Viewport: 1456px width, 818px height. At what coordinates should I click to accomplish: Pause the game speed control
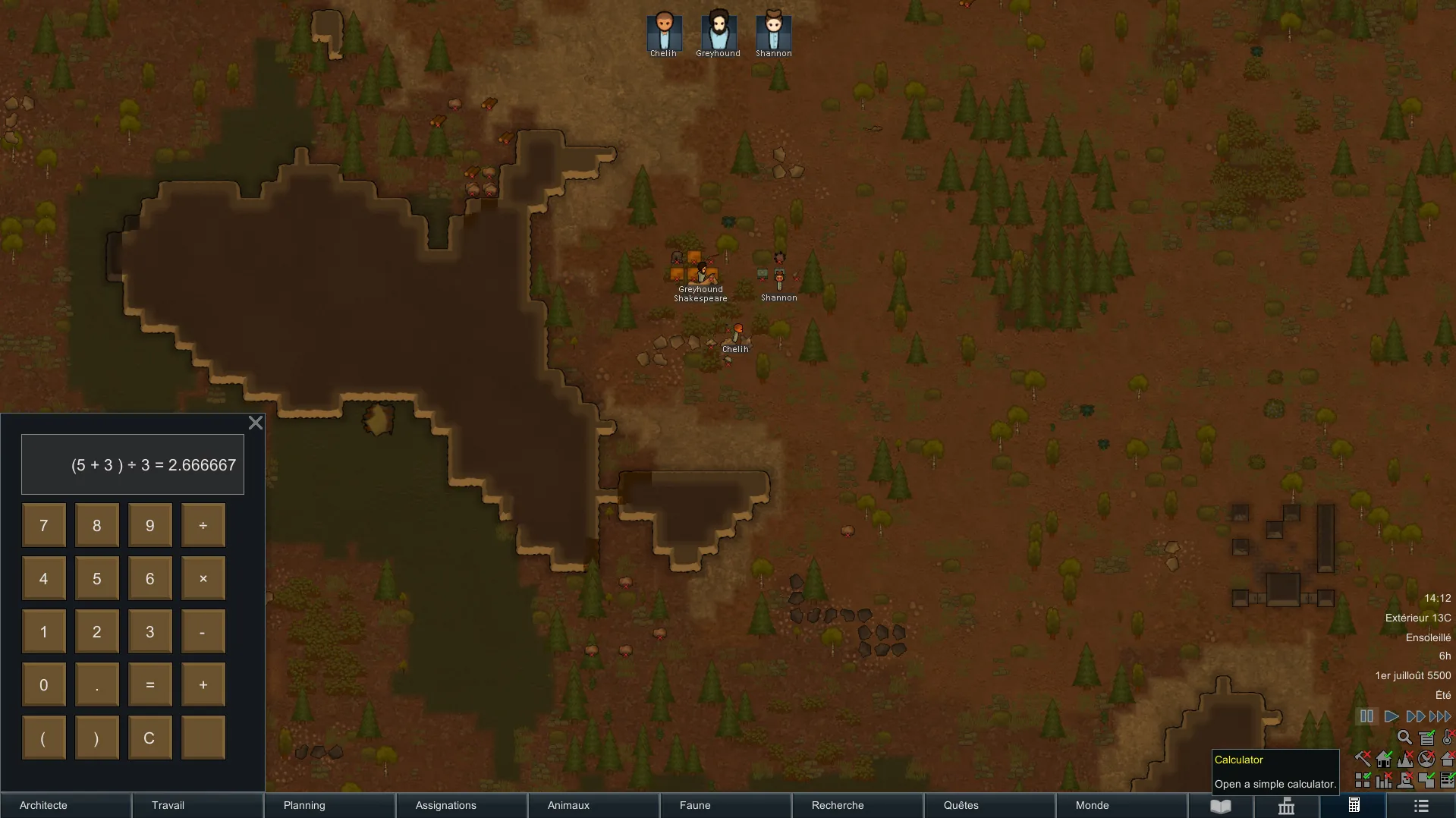(x=1366, y=716)
